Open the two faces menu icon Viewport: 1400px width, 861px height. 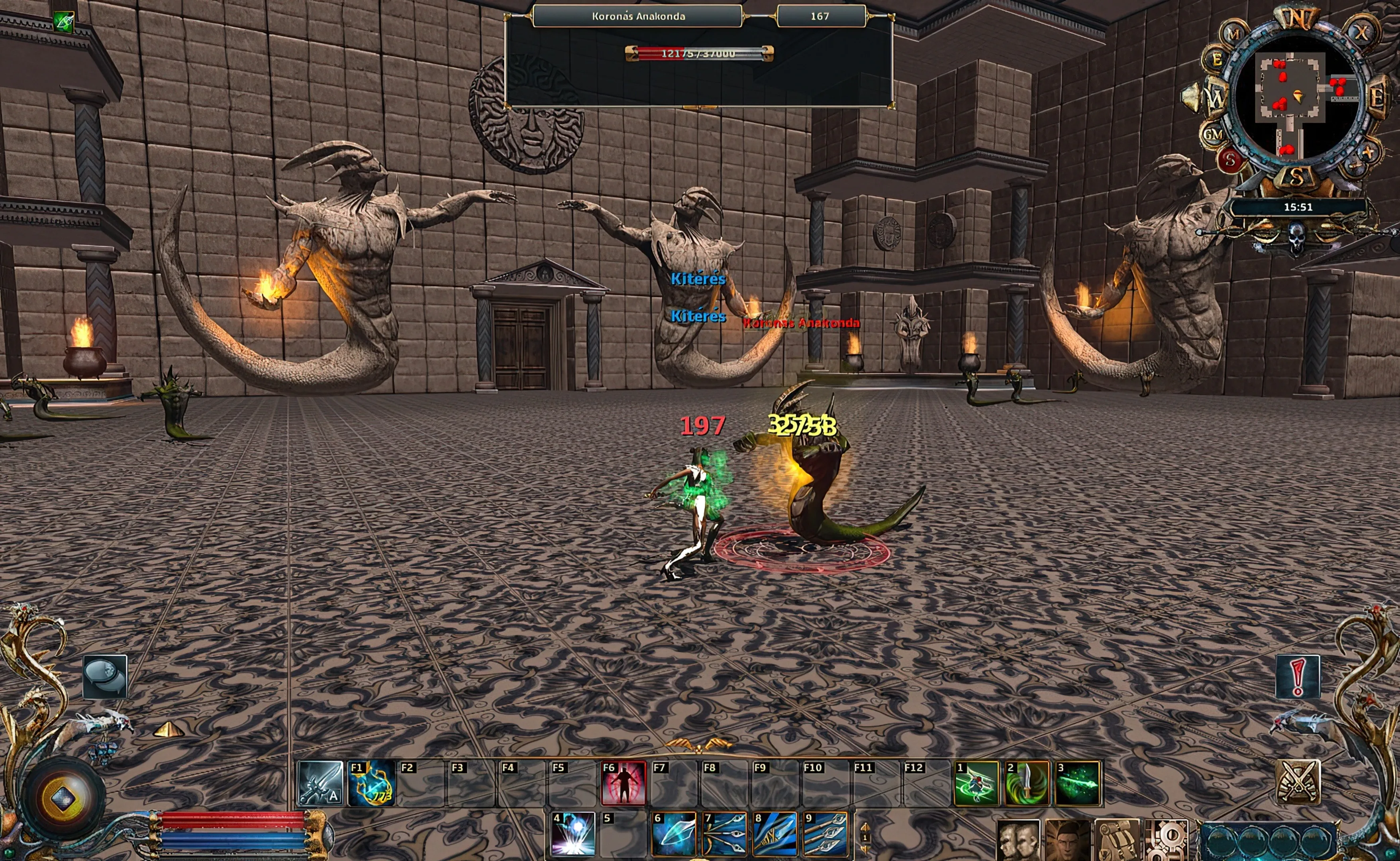click(x=1018, y=841)
